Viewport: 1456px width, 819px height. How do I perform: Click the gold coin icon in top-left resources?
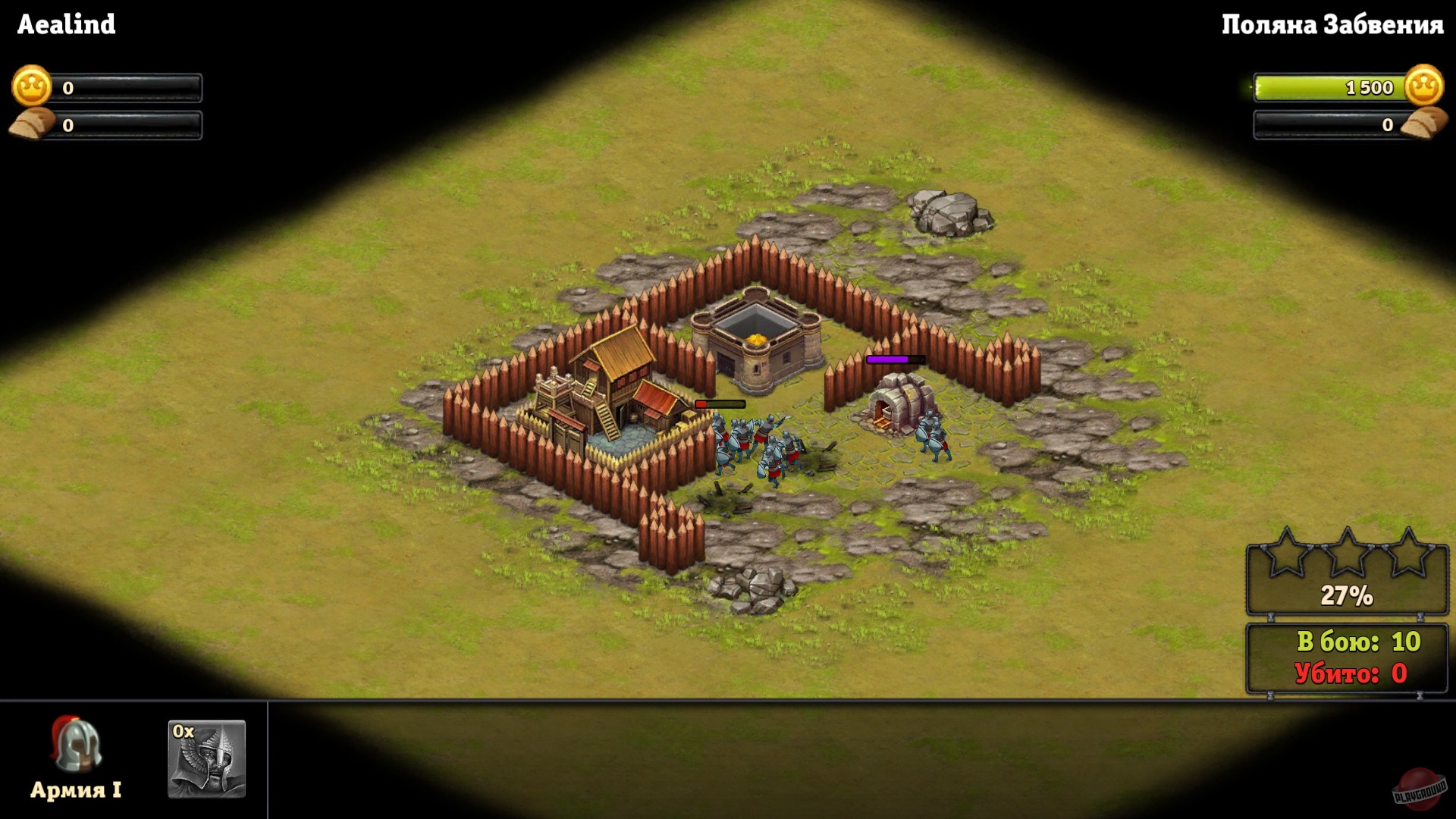point(30,86)
